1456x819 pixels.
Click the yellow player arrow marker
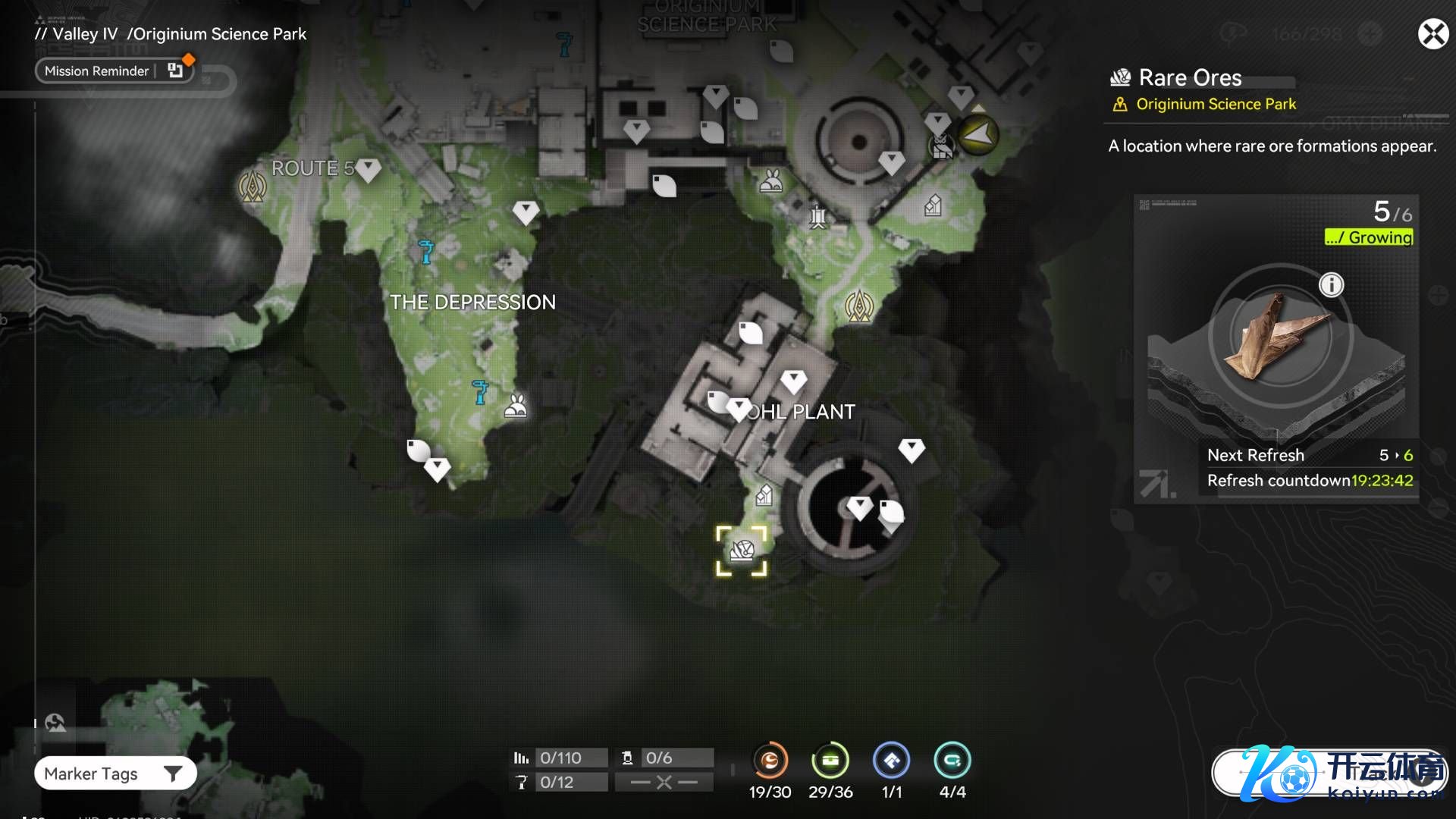(977, 135)
